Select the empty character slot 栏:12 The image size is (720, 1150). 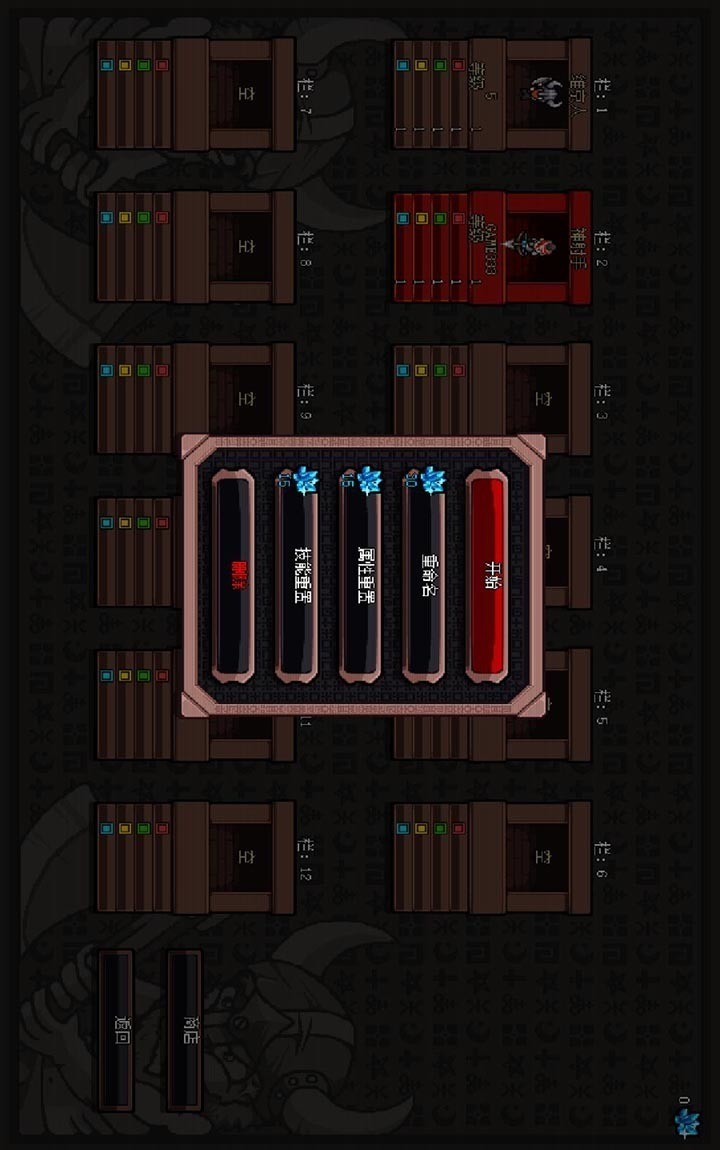196,856
